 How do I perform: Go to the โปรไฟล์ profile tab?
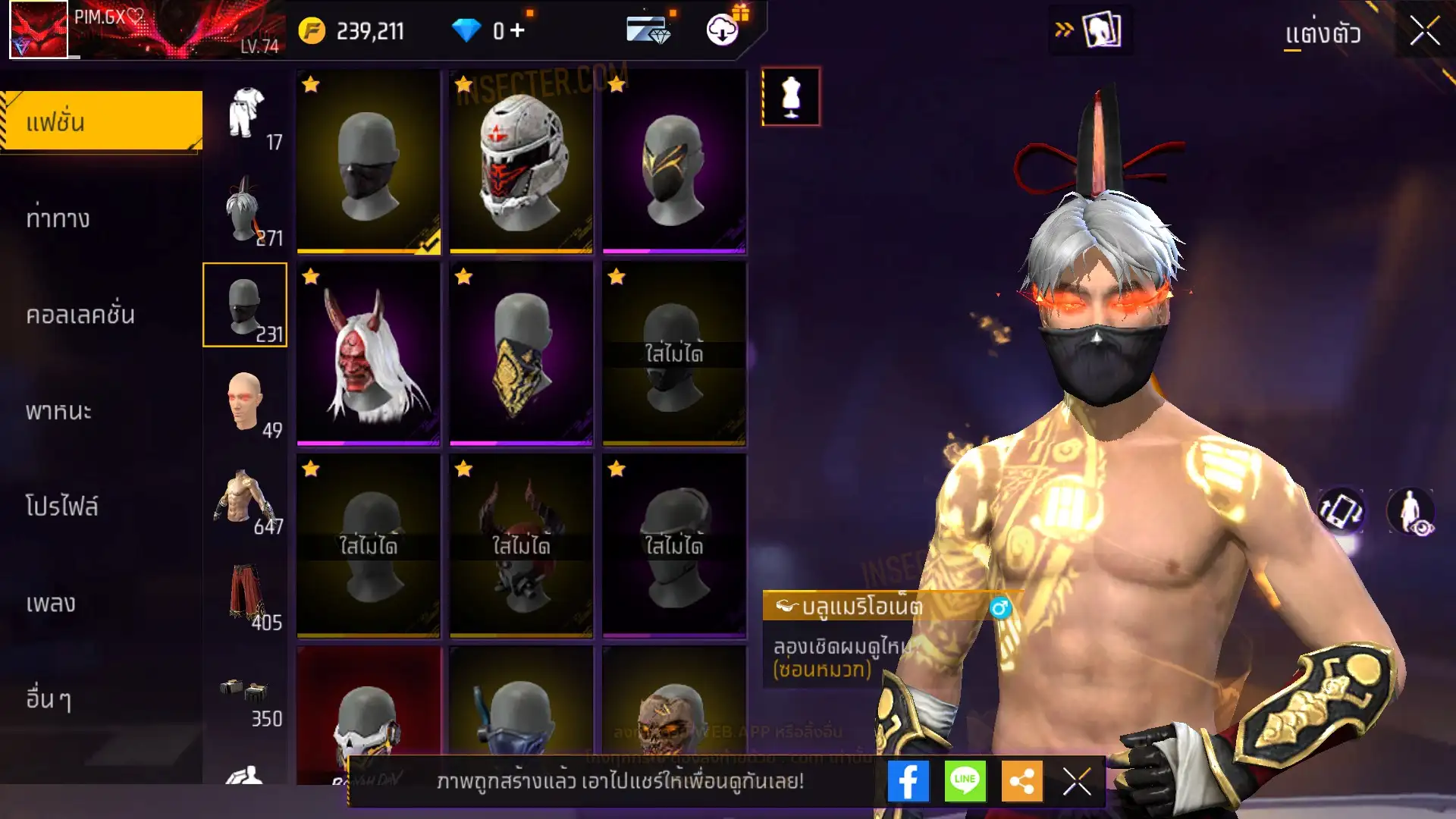pos(62,507)
